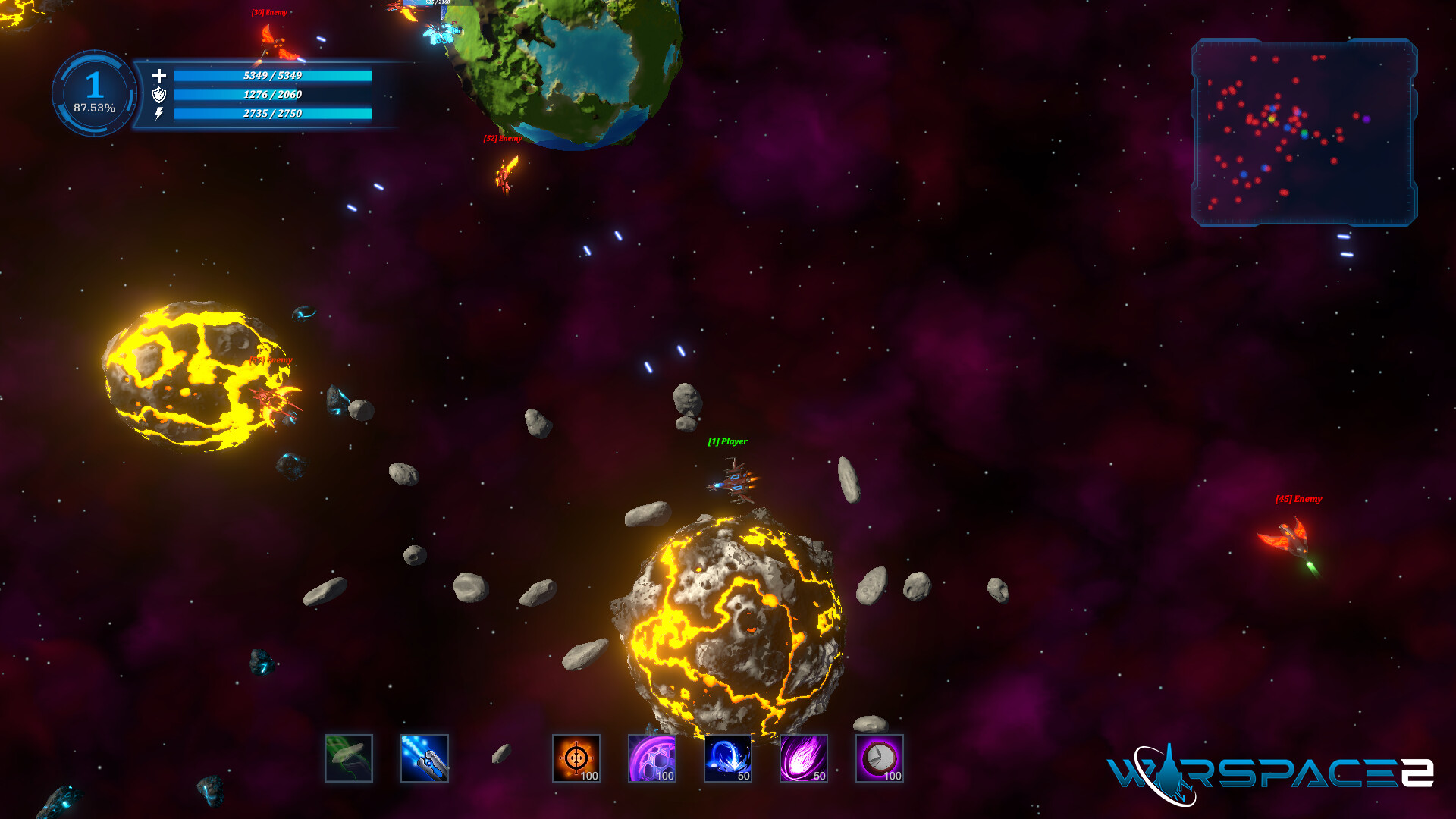1456x819 pixels.
Task: Click the shield icon beside 1276/2060
Action: coord(159,96)
